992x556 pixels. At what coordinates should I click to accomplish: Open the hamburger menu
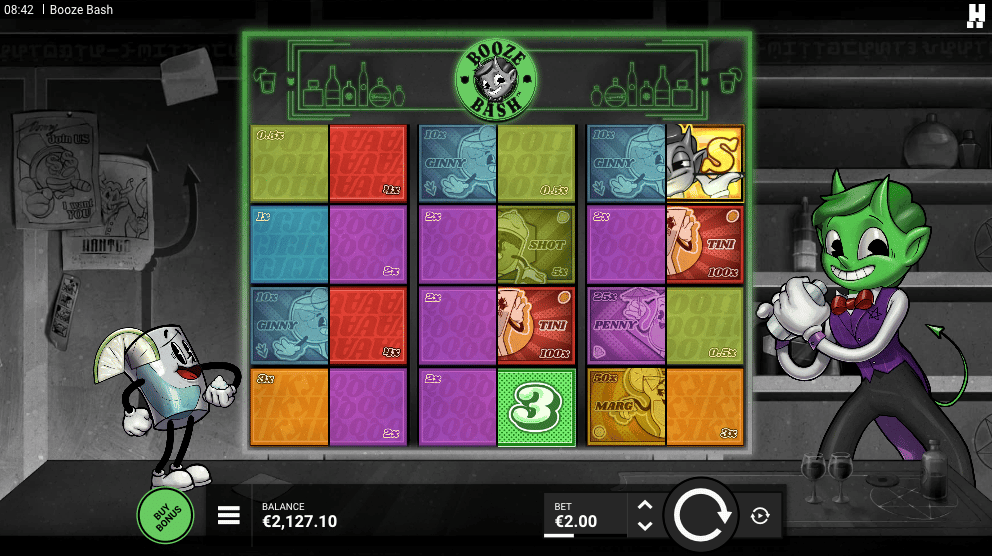click(229, 515)
